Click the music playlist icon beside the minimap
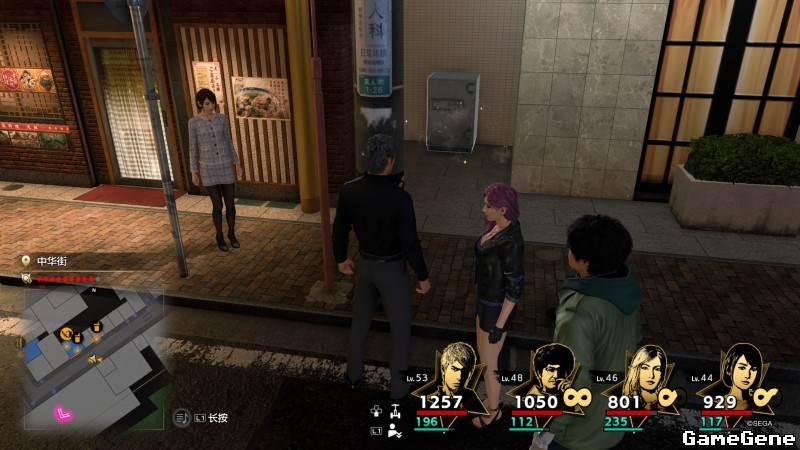 pyautogui.click(x=183, y=417)
